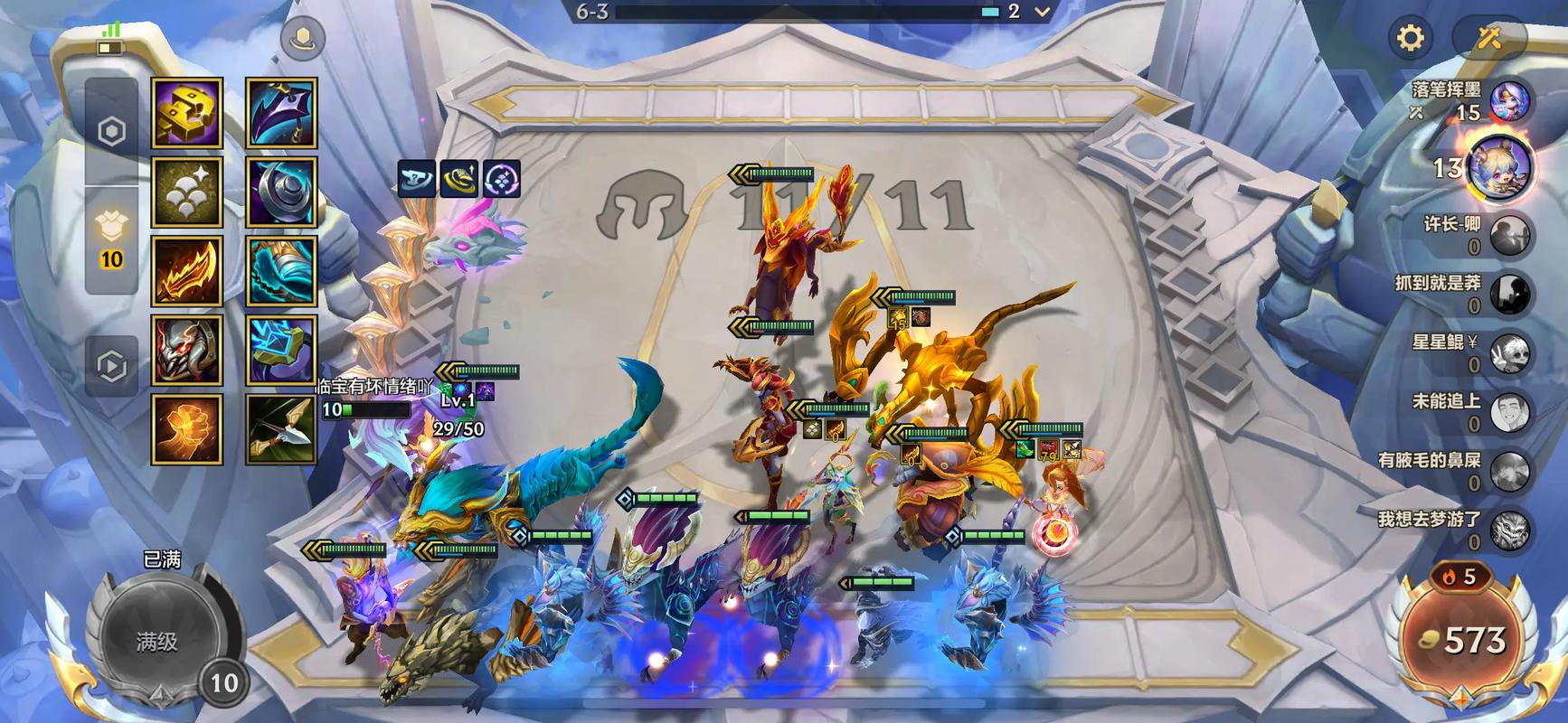This screenshot has width=1568, height=723.
Task: Inspect the first blue augment icon
Action: point(417,179)
